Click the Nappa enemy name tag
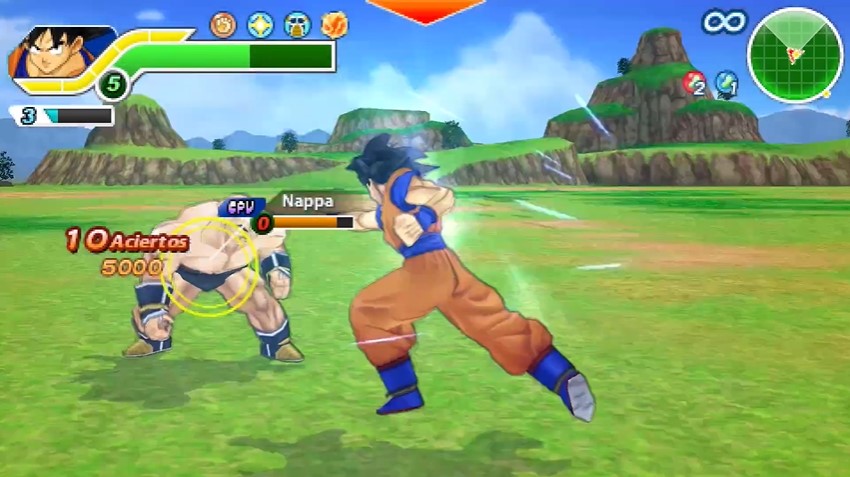 (x=307, y=201)
